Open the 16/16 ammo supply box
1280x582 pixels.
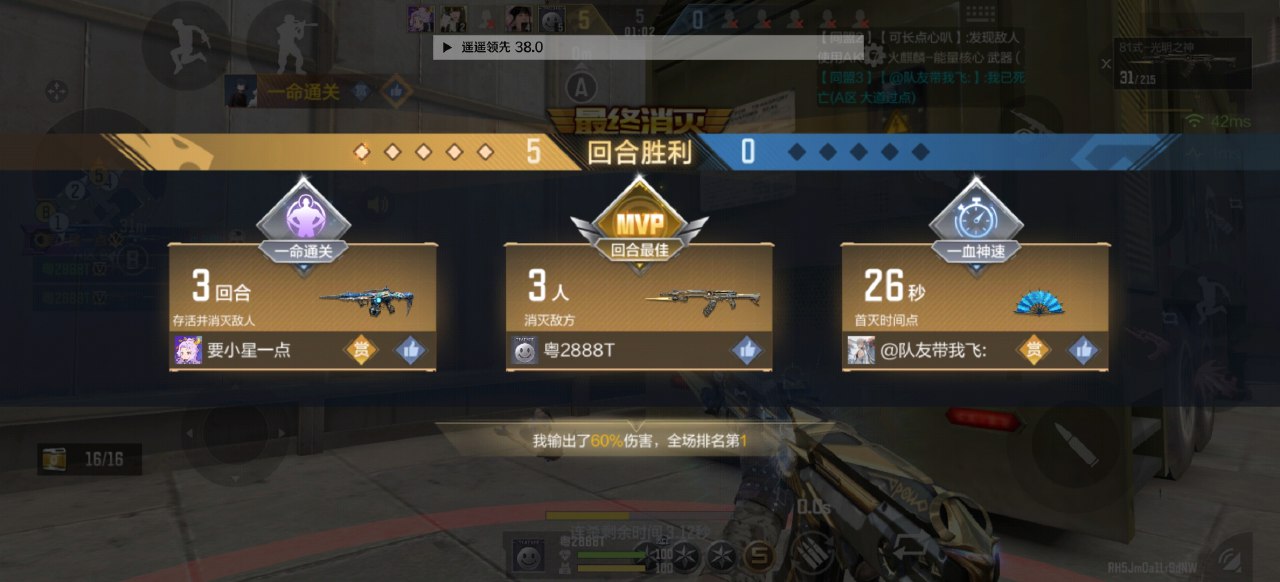click(89, 459)
